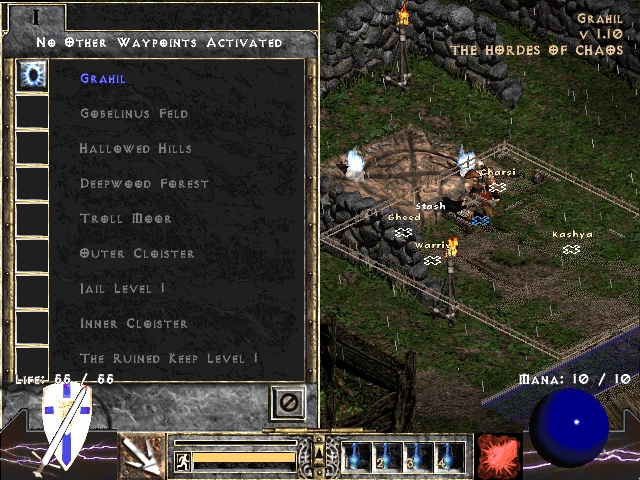Screen dimensions: 640x480
Task: Click the glowing blue waypoint icon beside Grahil
Action: pyautogui.click(x=33, y=77)
